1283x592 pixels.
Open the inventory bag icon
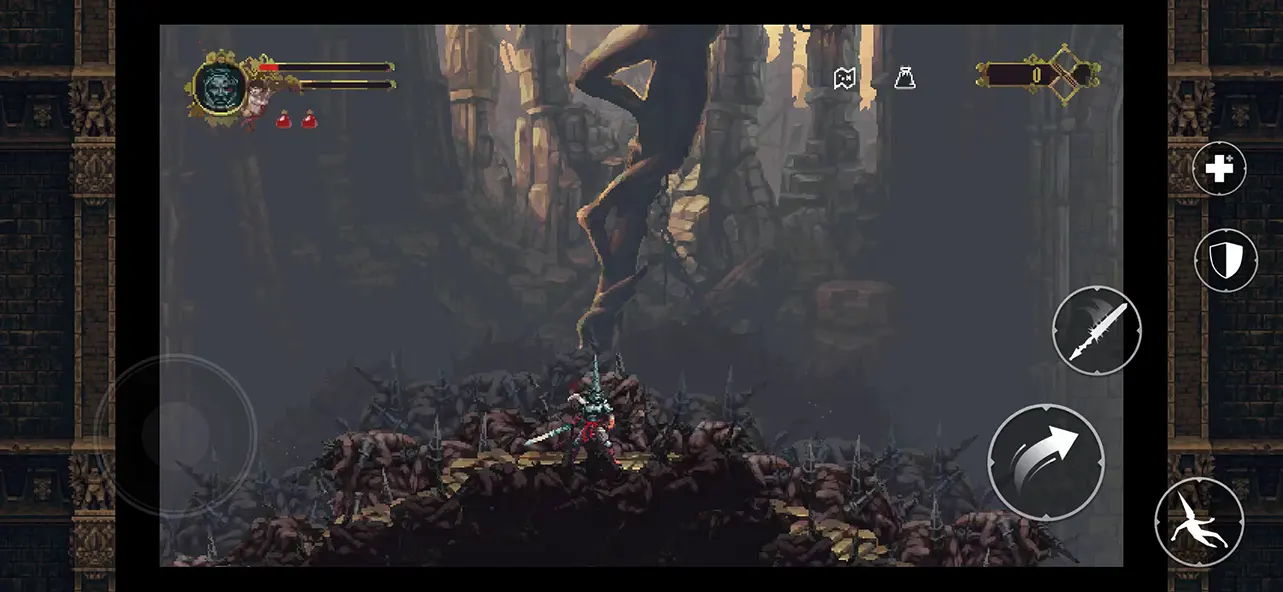pos(905,77)
